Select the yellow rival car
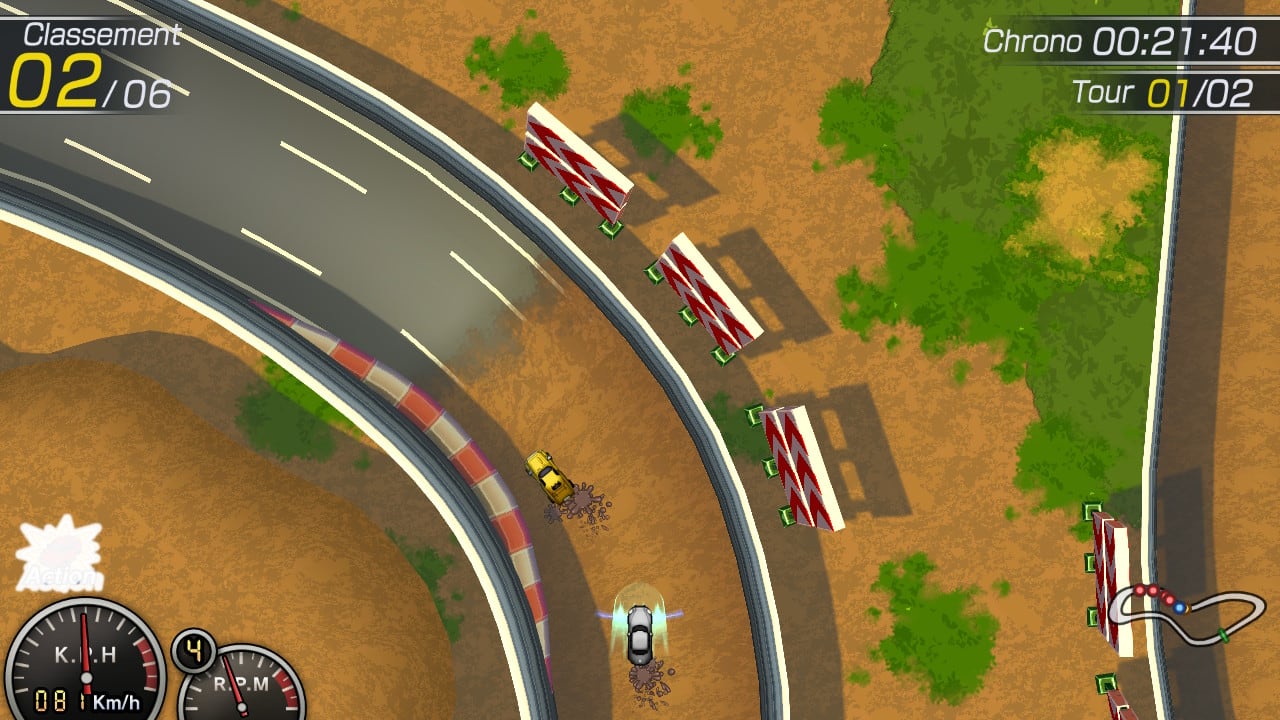The height and width of the screenshot is (720, 1280). pyautogui.click(x=548, y=477)
